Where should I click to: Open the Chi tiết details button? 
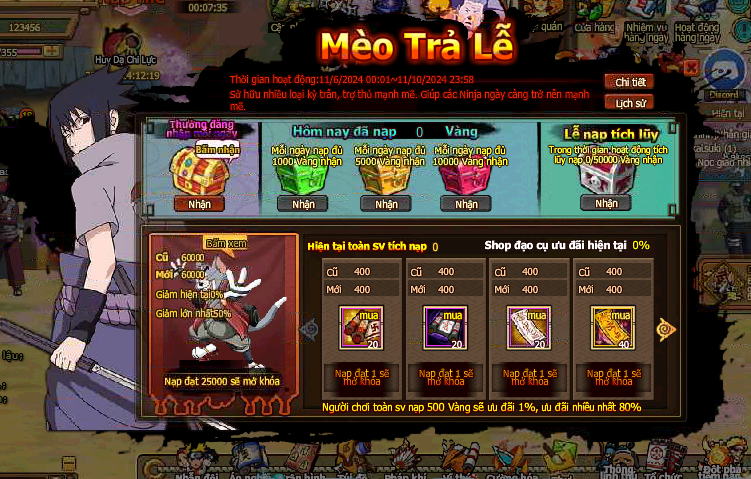629,82
